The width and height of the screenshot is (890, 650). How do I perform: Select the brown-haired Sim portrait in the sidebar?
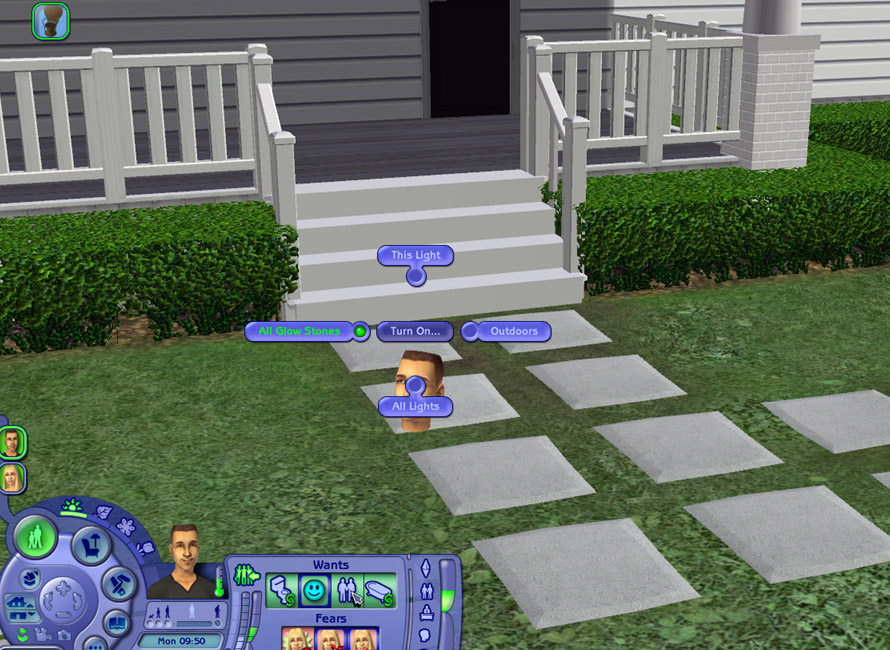pos(12,442)
